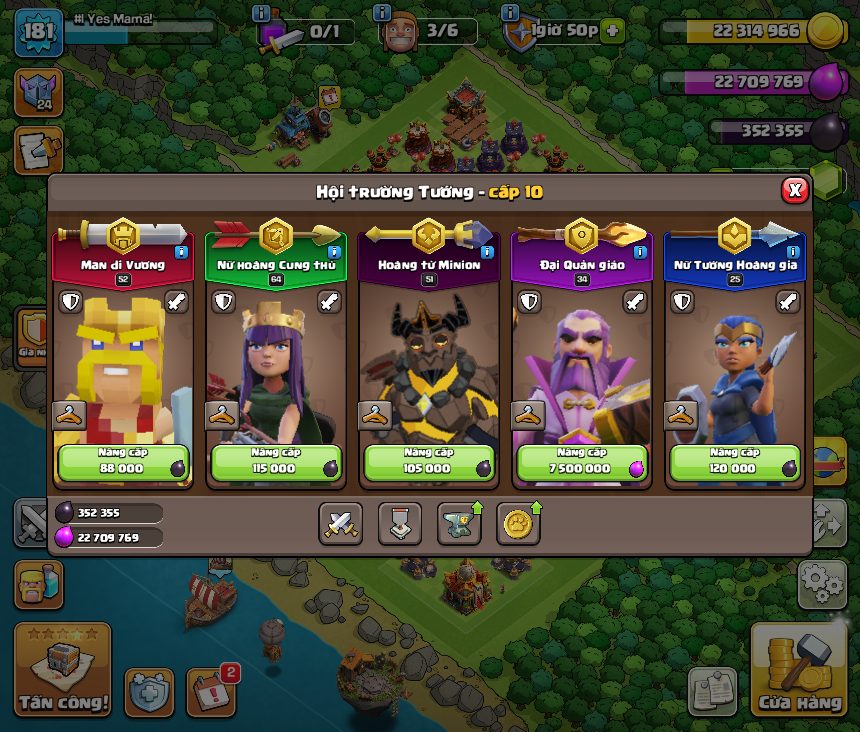Viewport: 860px width, 732px height.
Task: Upgrade Hoàng tử Minion for 105 000
Action: coord(429,462)
